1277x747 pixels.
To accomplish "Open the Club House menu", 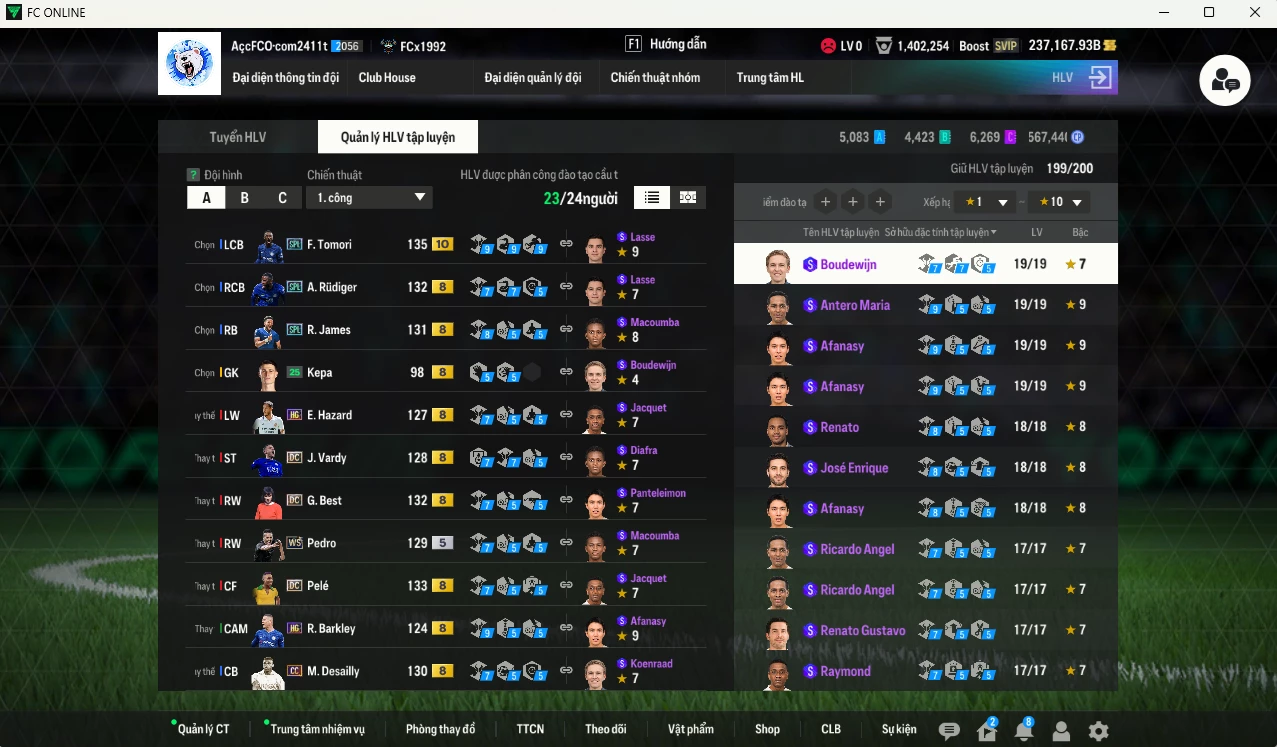I will click(x=387, y=78).
